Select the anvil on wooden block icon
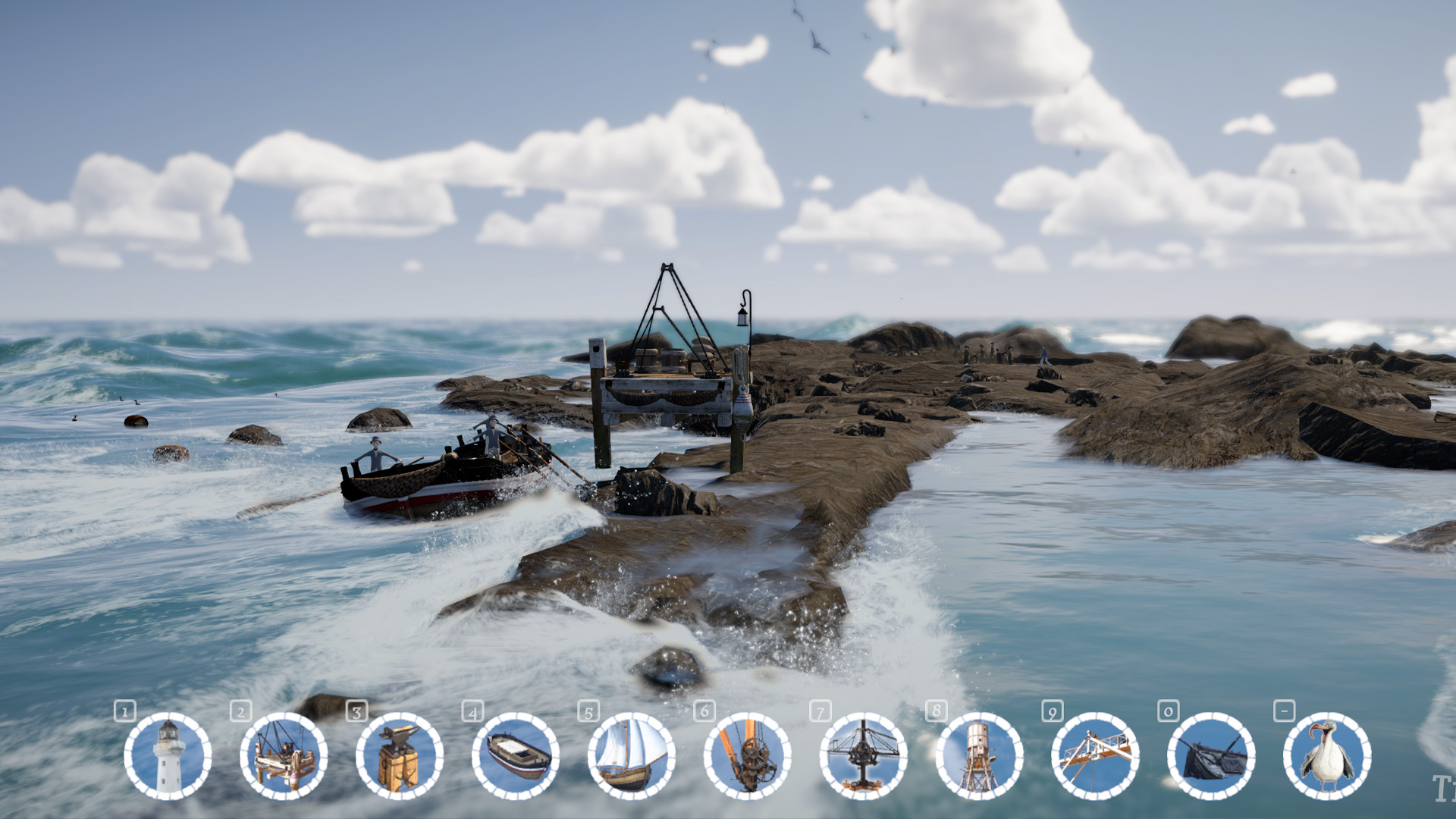Viewport: 1456px width, 819px height. point(400,756)
